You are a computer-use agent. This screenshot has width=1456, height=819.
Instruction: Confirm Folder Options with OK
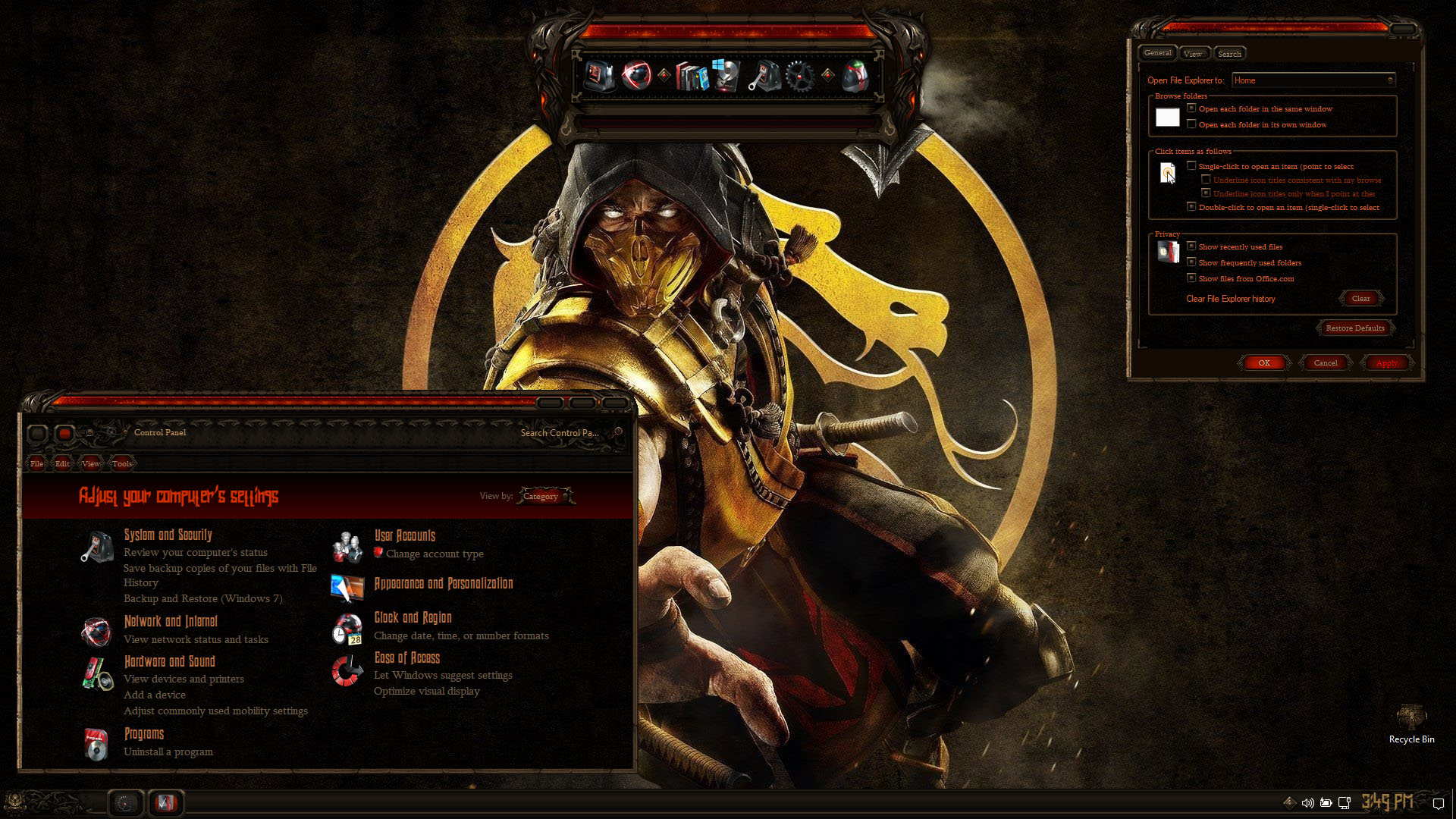click(1264, 363)
